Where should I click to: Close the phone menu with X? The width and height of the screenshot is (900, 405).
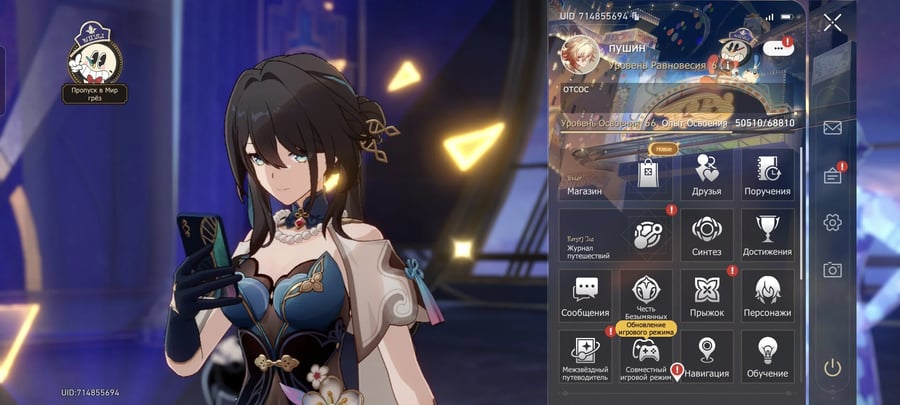point(832,22)
